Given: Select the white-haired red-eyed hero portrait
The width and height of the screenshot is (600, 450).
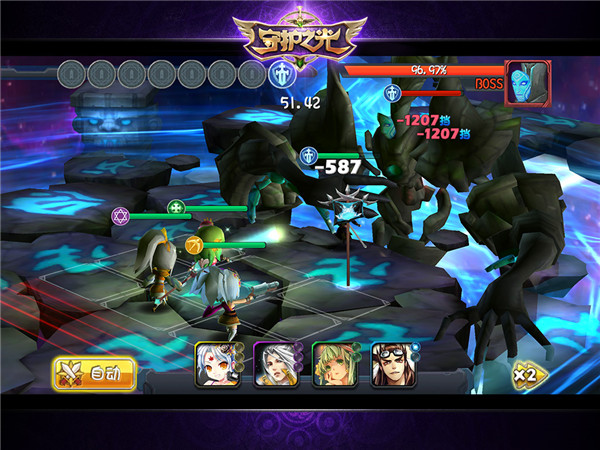Looking at the screenshot, I should (213, 365).
